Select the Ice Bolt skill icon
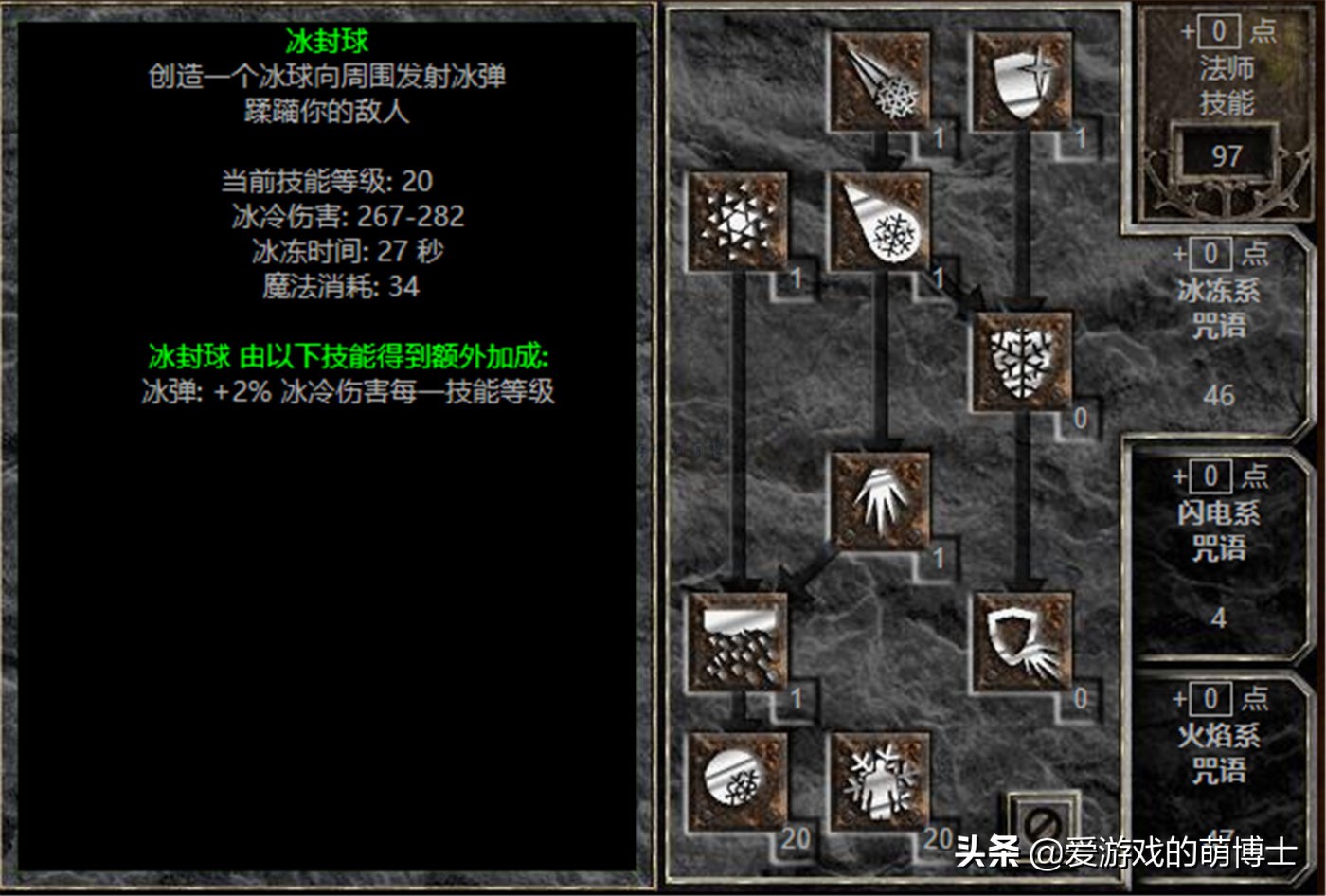Screen dimensions: 1326x896 point(881,81)
